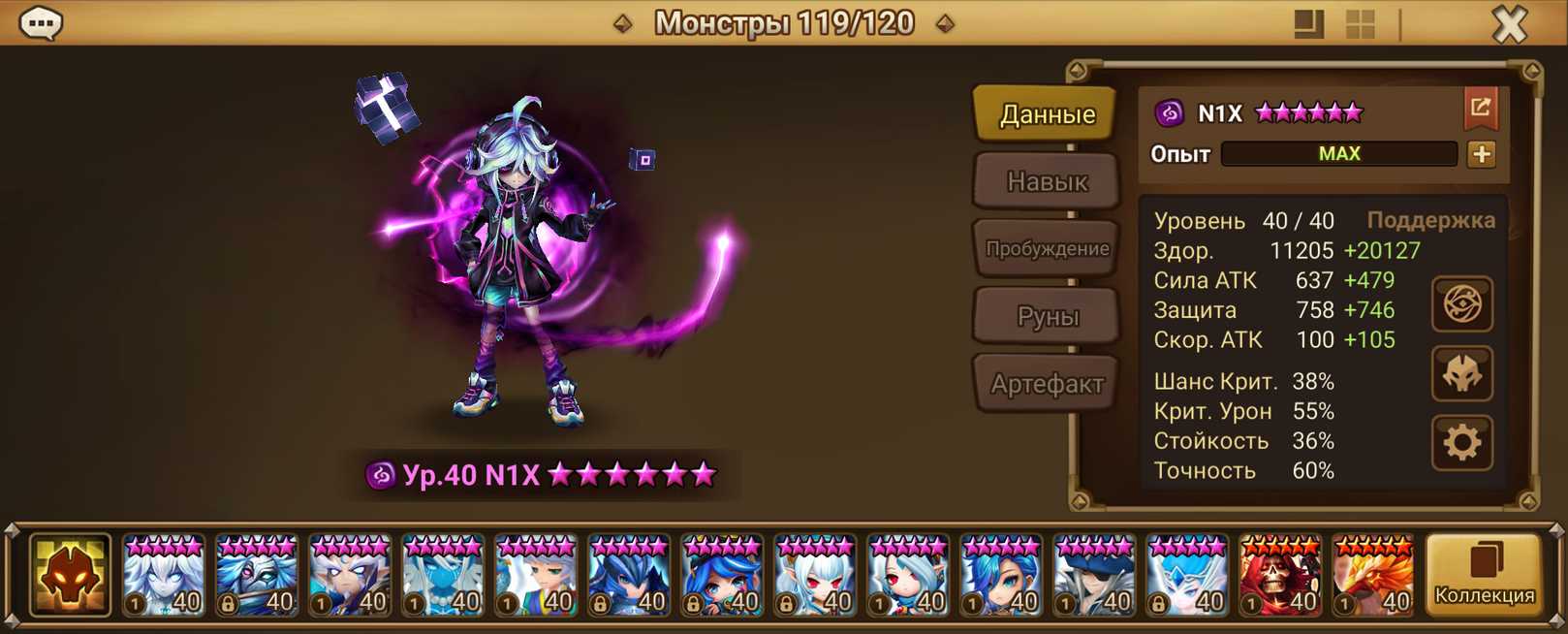
Task: Show the Руны tab
Action: [x=1047, y=316]
